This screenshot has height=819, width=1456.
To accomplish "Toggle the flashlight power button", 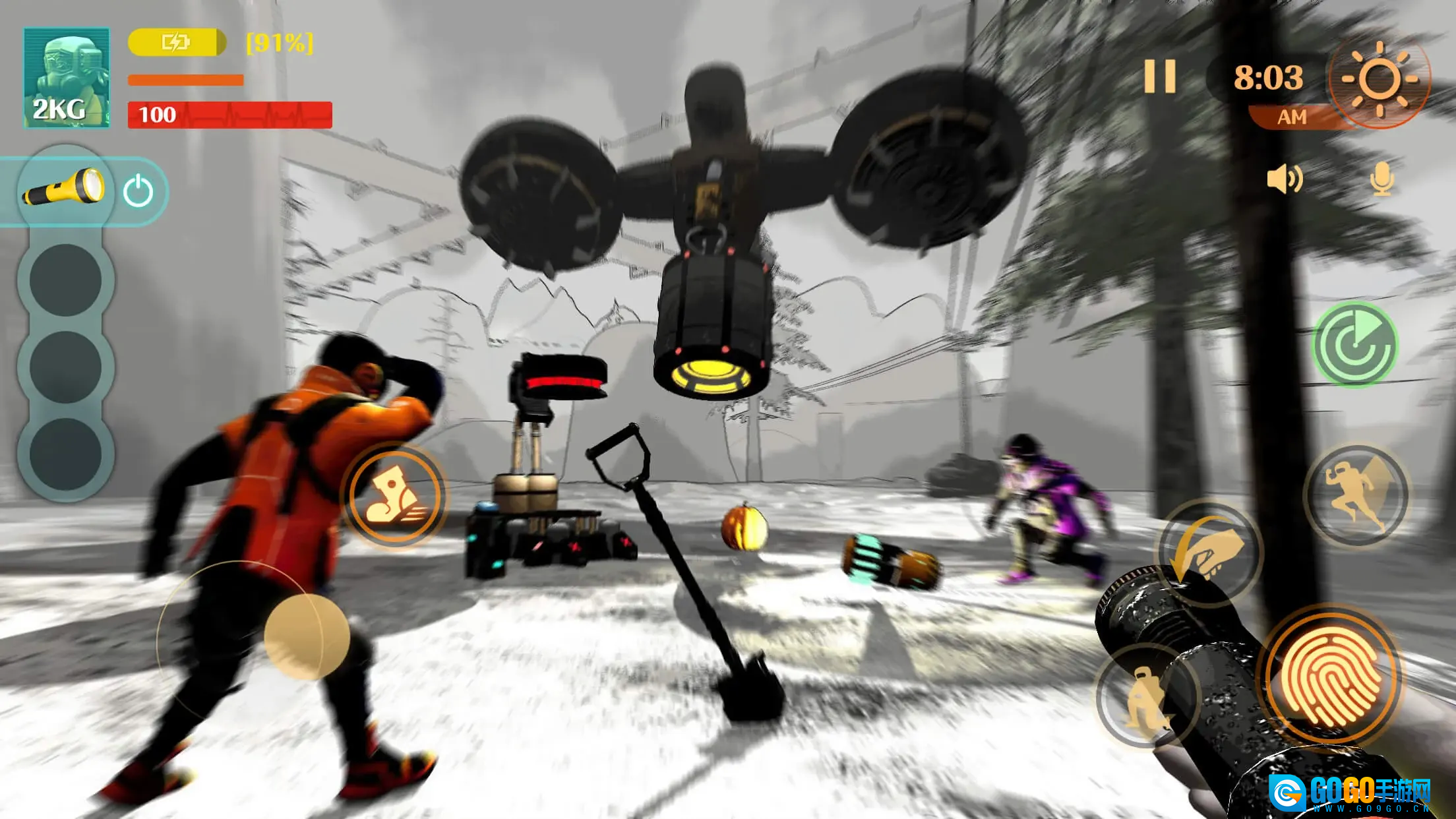I will (138, 192).
